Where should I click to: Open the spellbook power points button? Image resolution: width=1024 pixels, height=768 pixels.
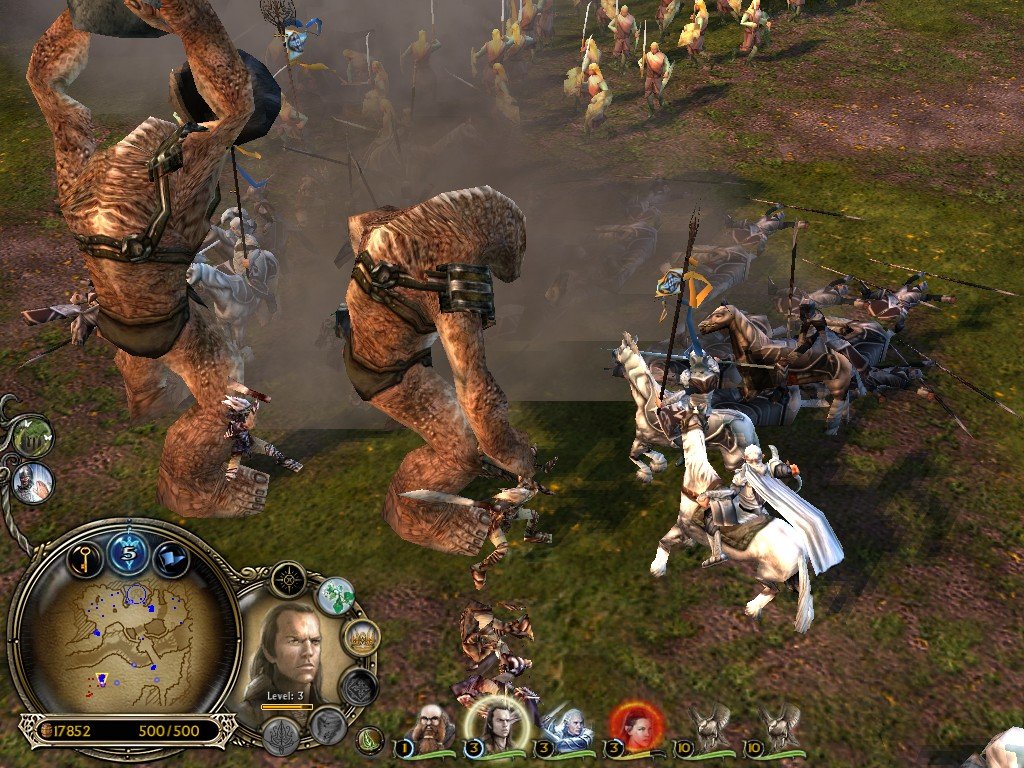(128, 553)
